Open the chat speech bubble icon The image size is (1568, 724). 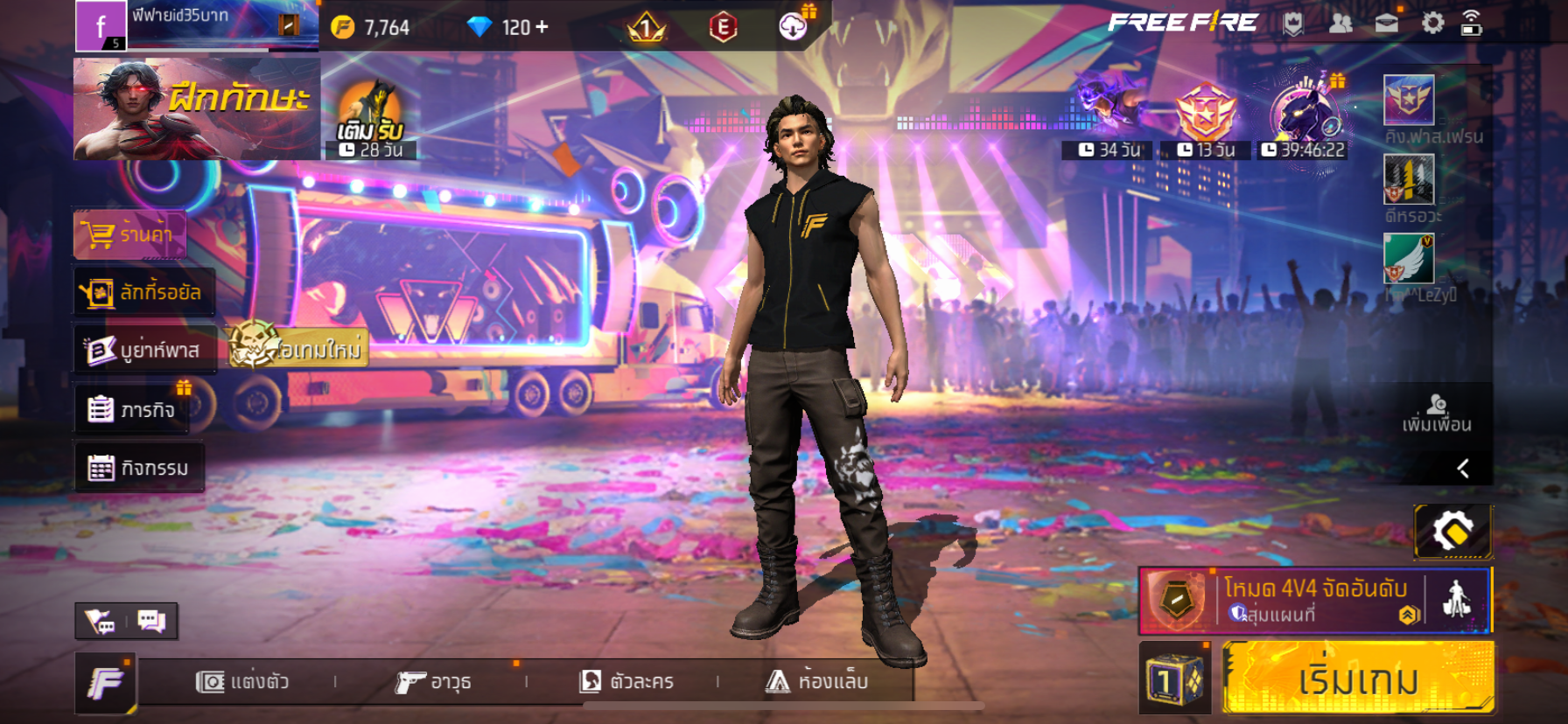151,621
